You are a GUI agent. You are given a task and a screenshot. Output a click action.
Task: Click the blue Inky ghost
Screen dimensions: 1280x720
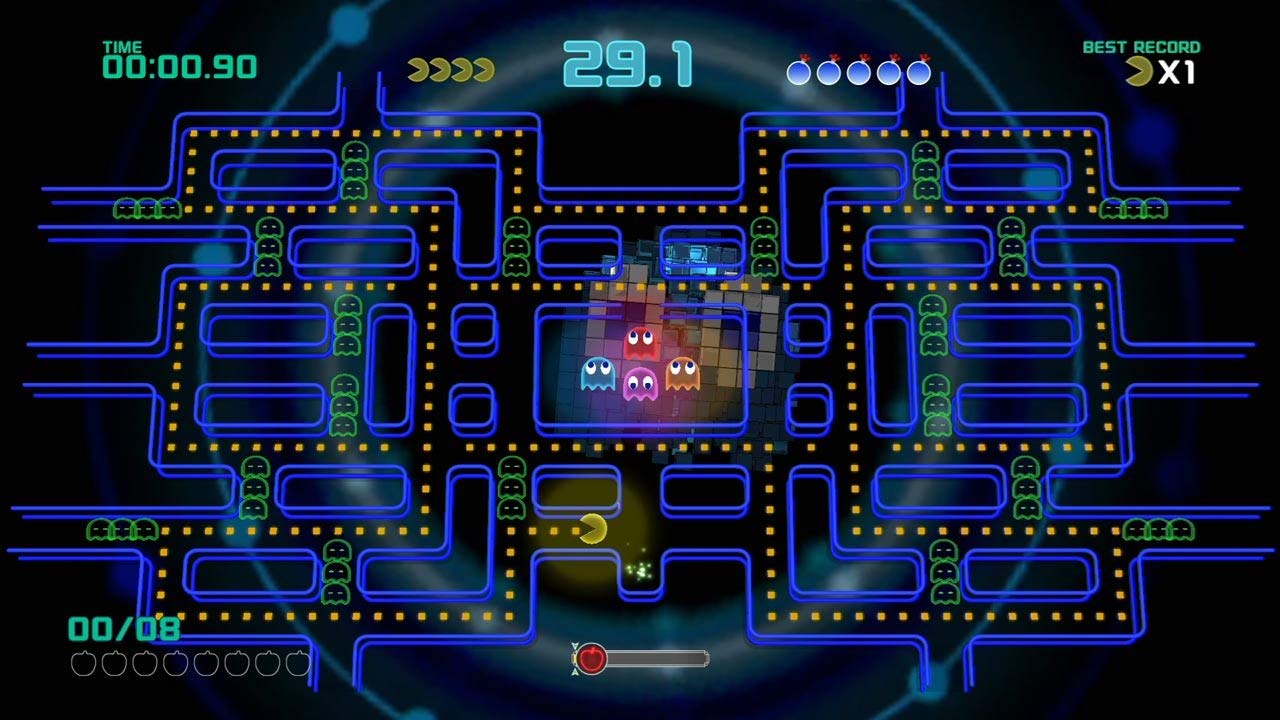tap(596, 375)
